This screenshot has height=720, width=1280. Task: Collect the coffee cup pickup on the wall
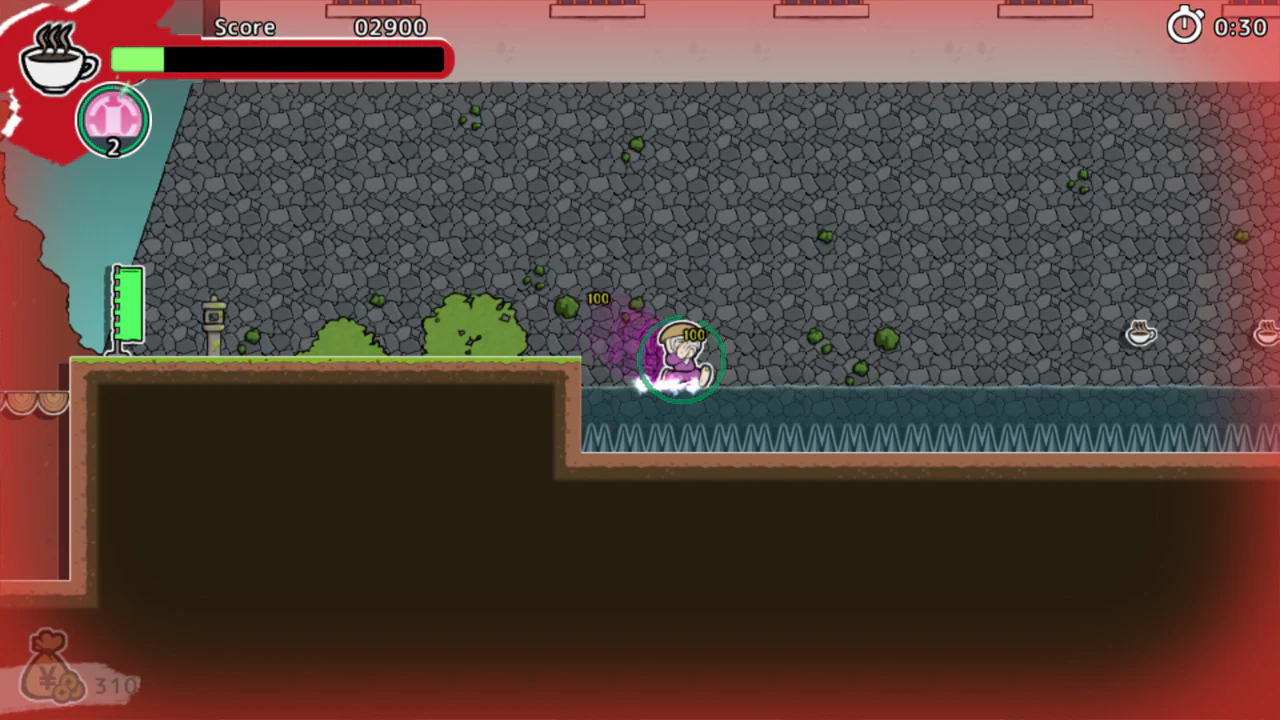(x=1142, y=334)
